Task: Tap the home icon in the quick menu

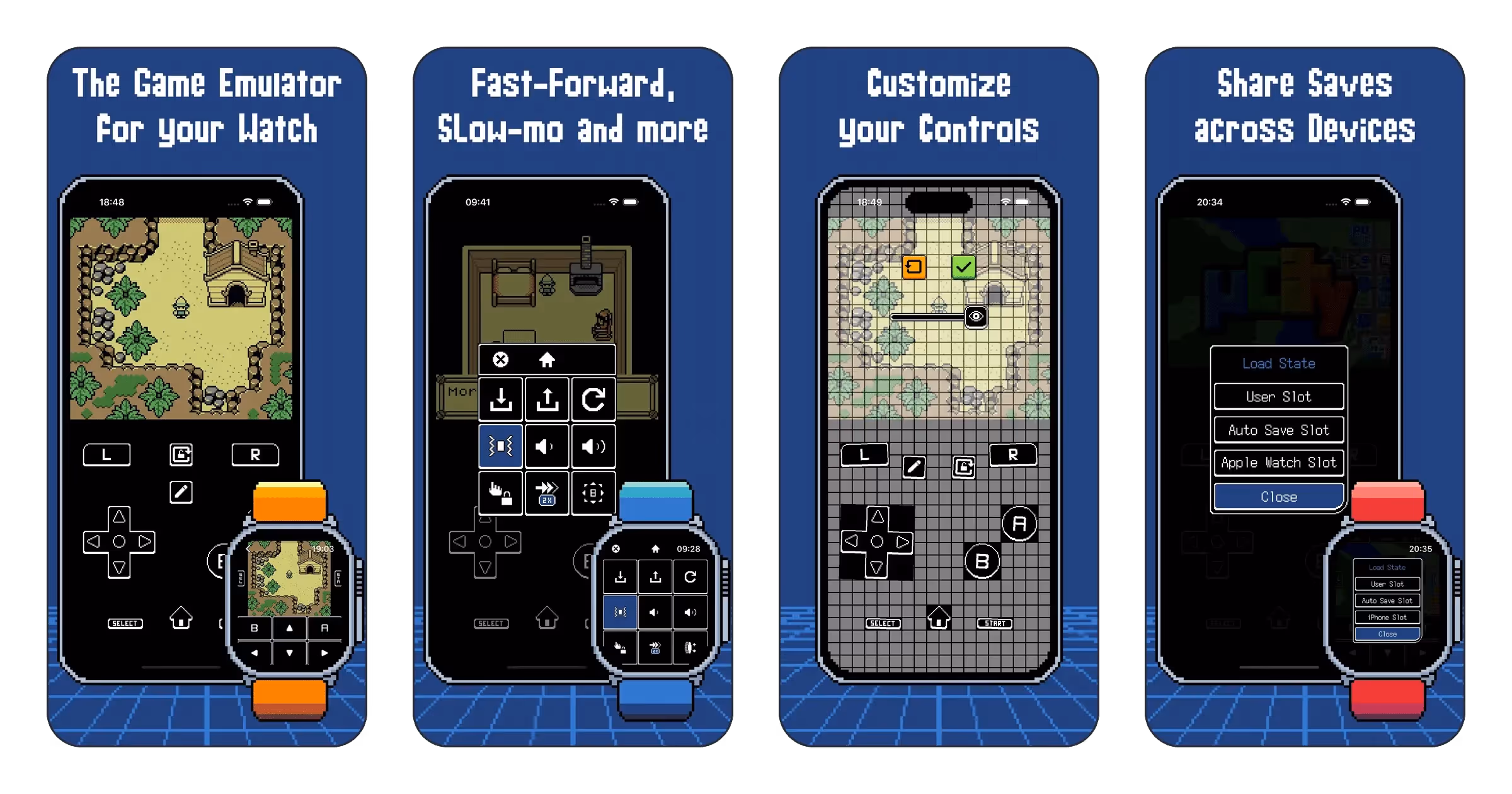Action: pos(547,358)
